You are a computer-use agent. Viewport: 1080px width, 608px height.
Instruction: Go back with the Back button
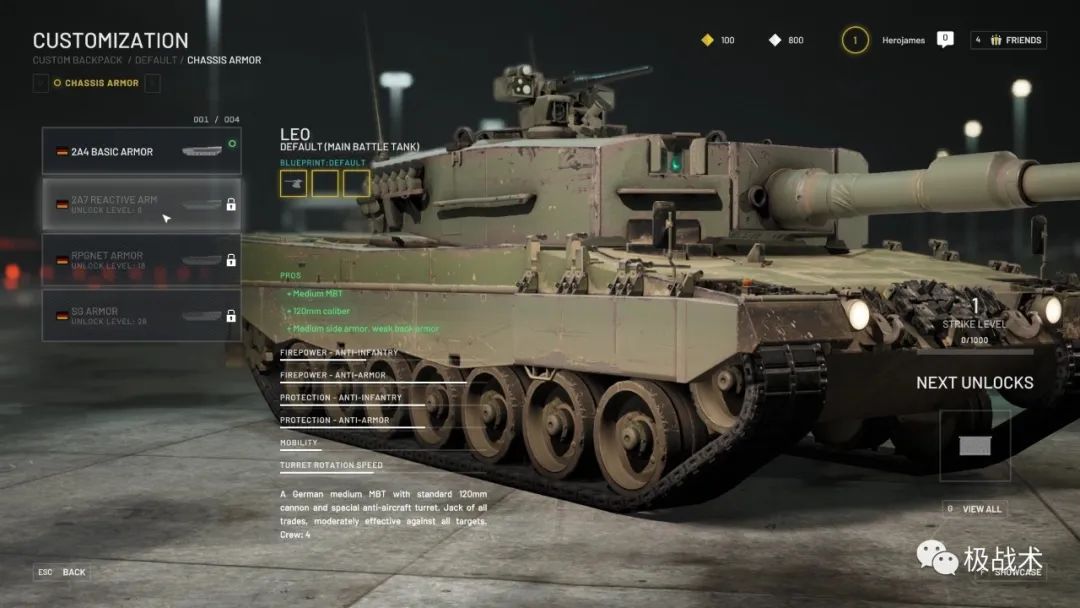pyautogui.click(x=62, y=572)
